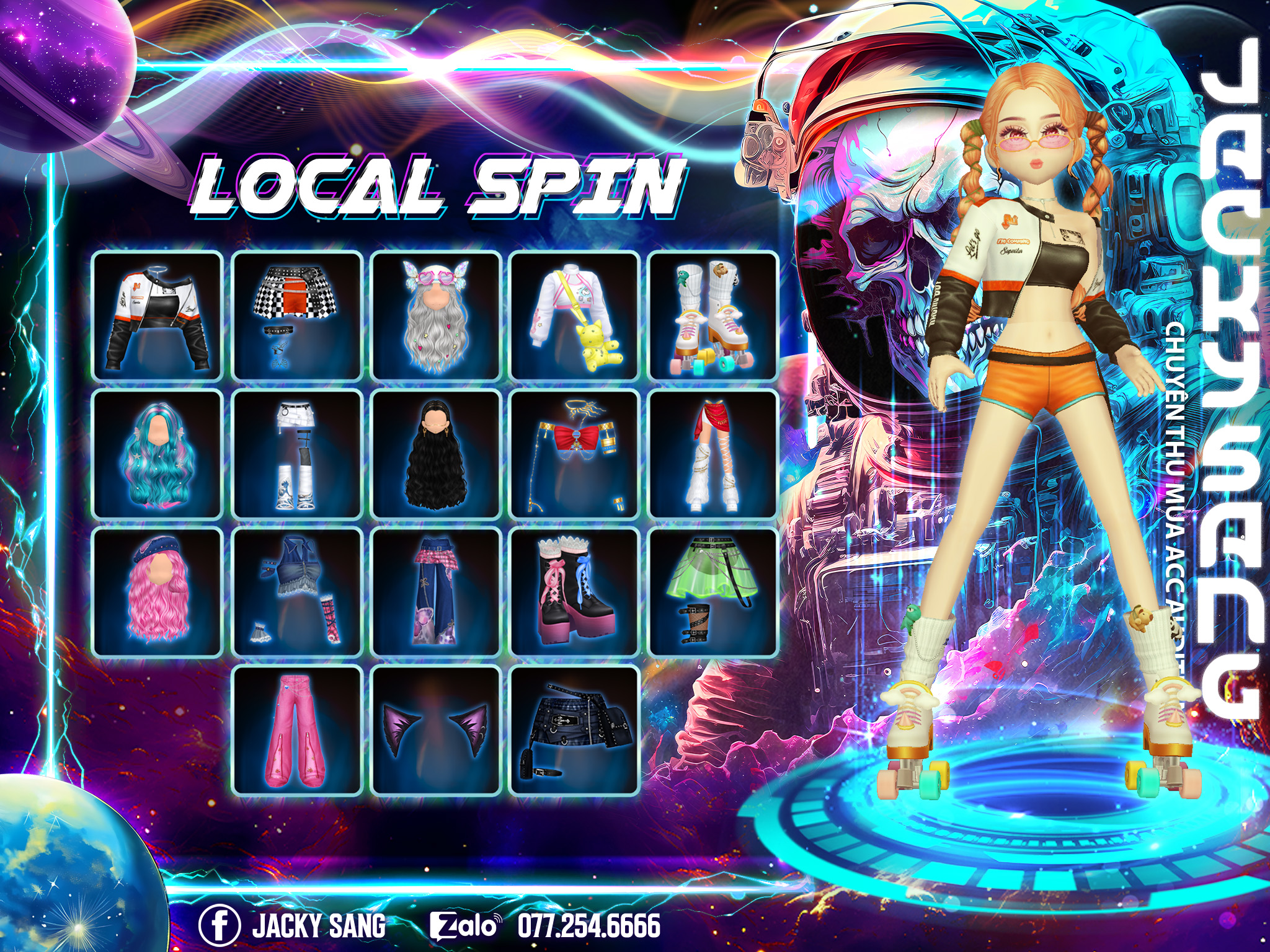Image resolution: width=1270 pixels, height=952 pixels.
Task: Choose the checkered skirt item tile
Action: [297, 316]
